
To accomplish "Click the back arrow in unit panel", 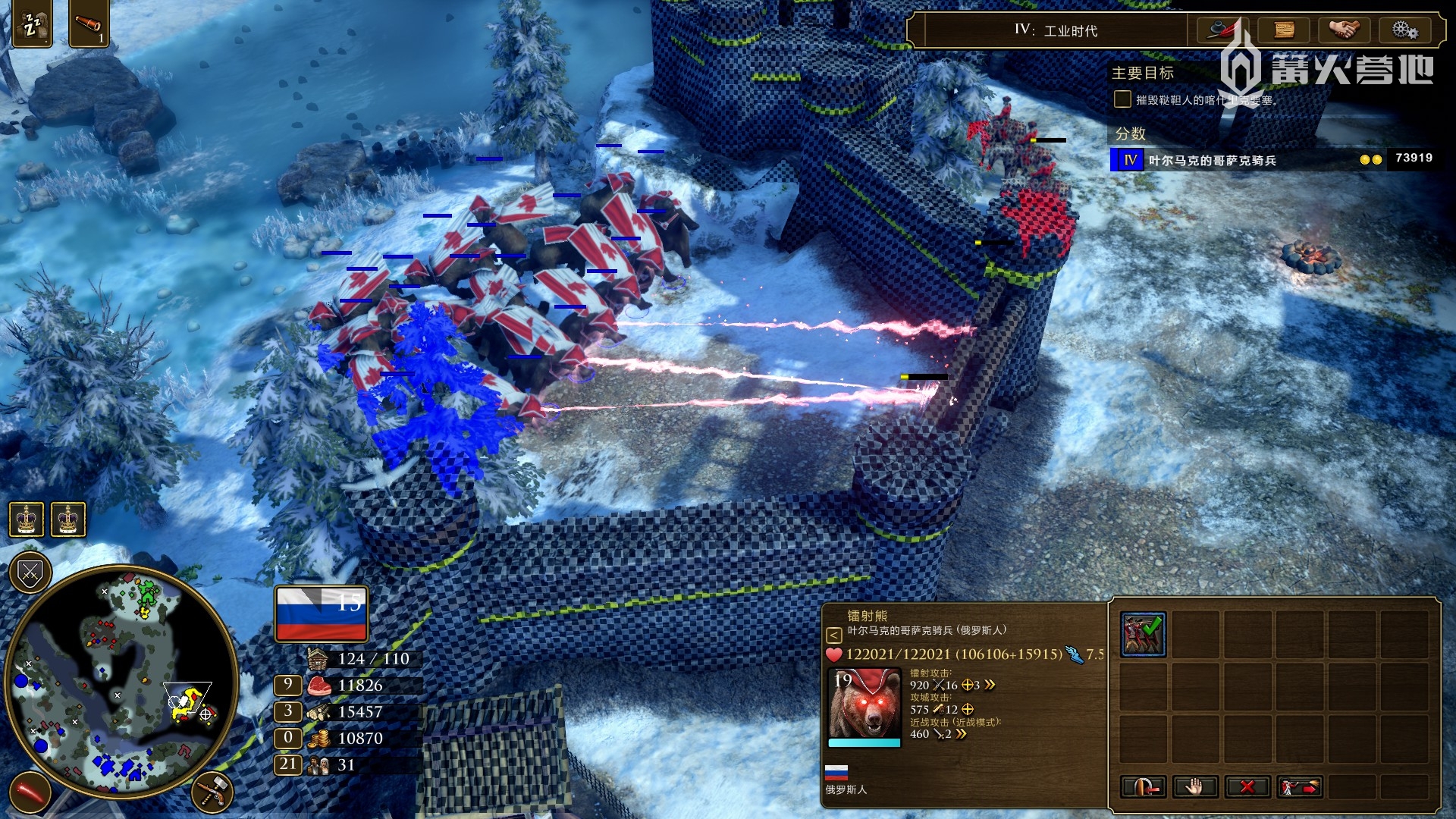I will 833,635.
